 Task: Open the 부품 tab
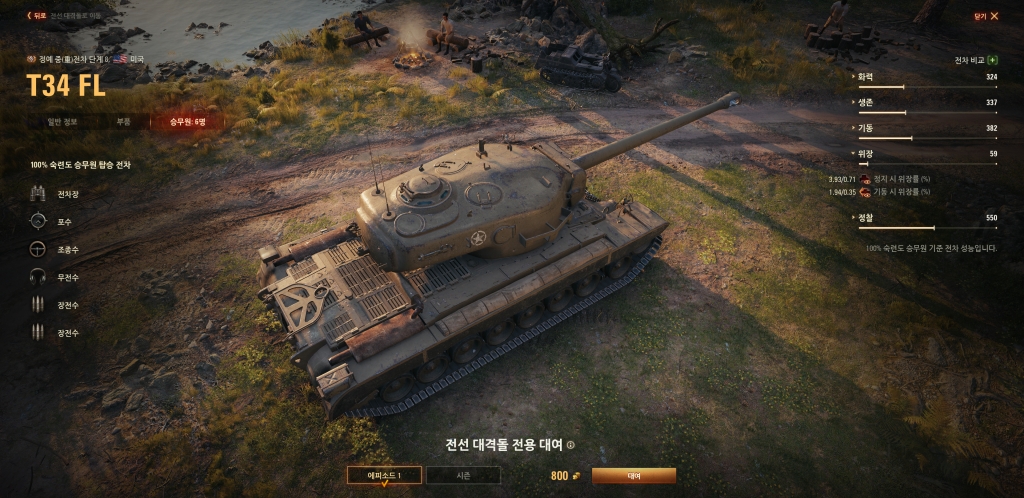[x=123, y=122]
